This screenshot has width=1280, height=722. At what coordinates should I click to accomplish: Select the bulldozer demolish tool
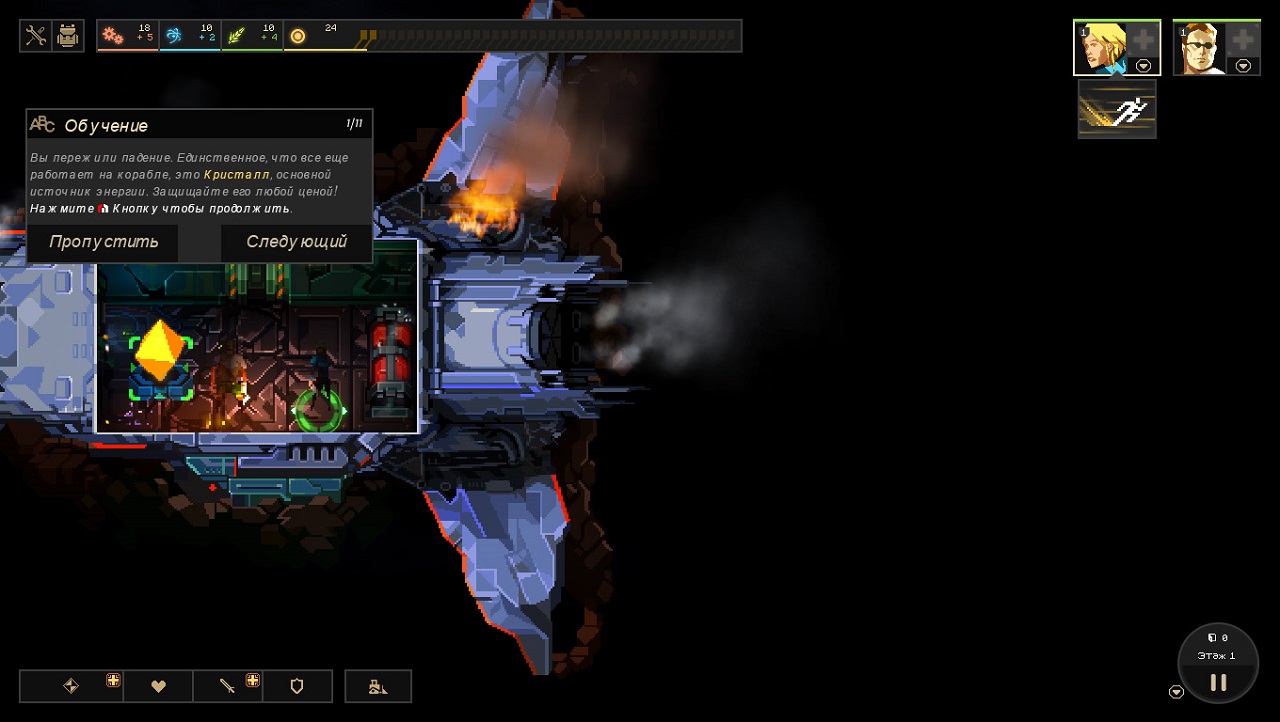[x=378, y=686]
